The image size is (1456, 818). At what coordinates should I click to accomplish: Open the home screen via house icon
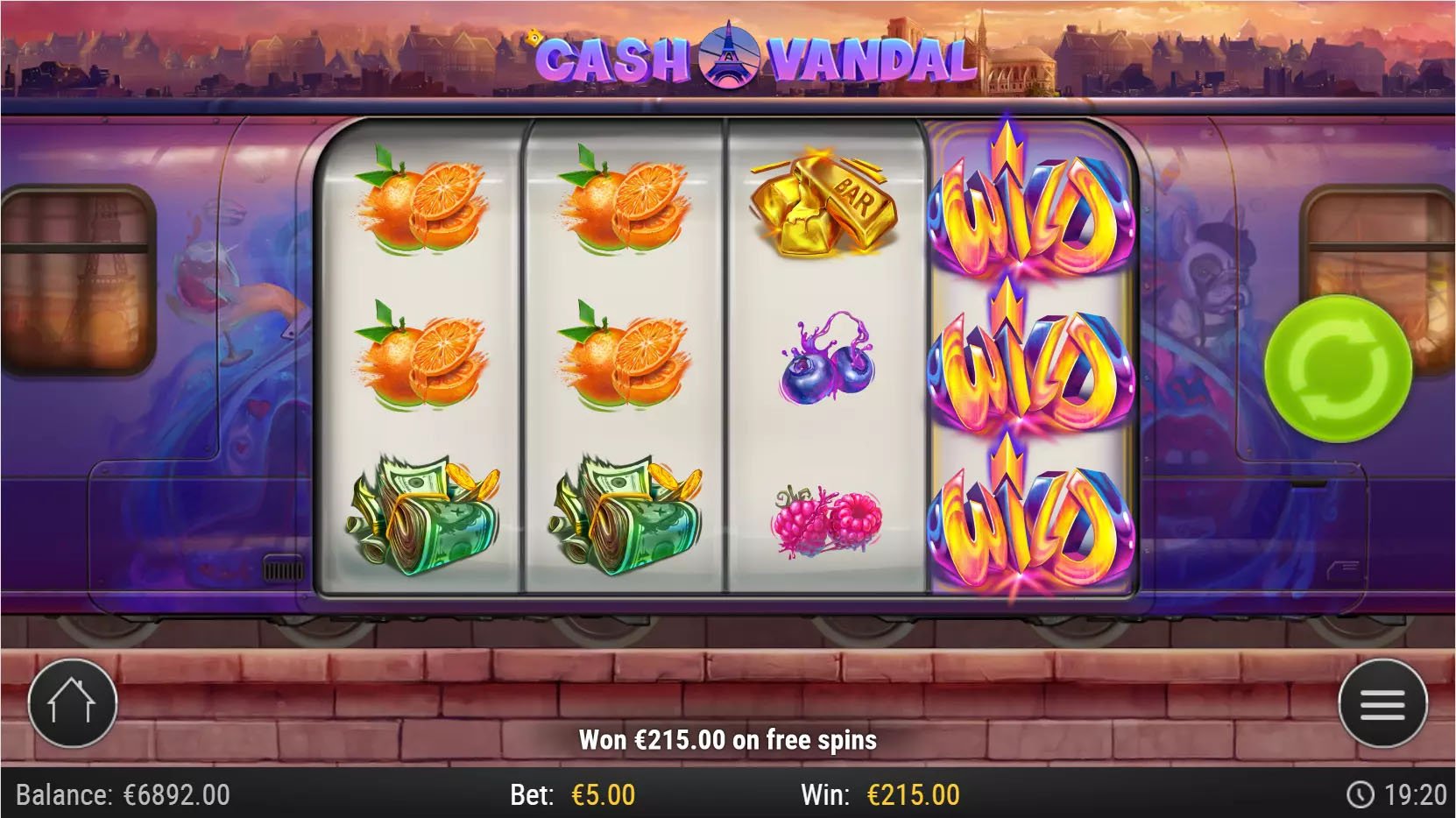70,702
